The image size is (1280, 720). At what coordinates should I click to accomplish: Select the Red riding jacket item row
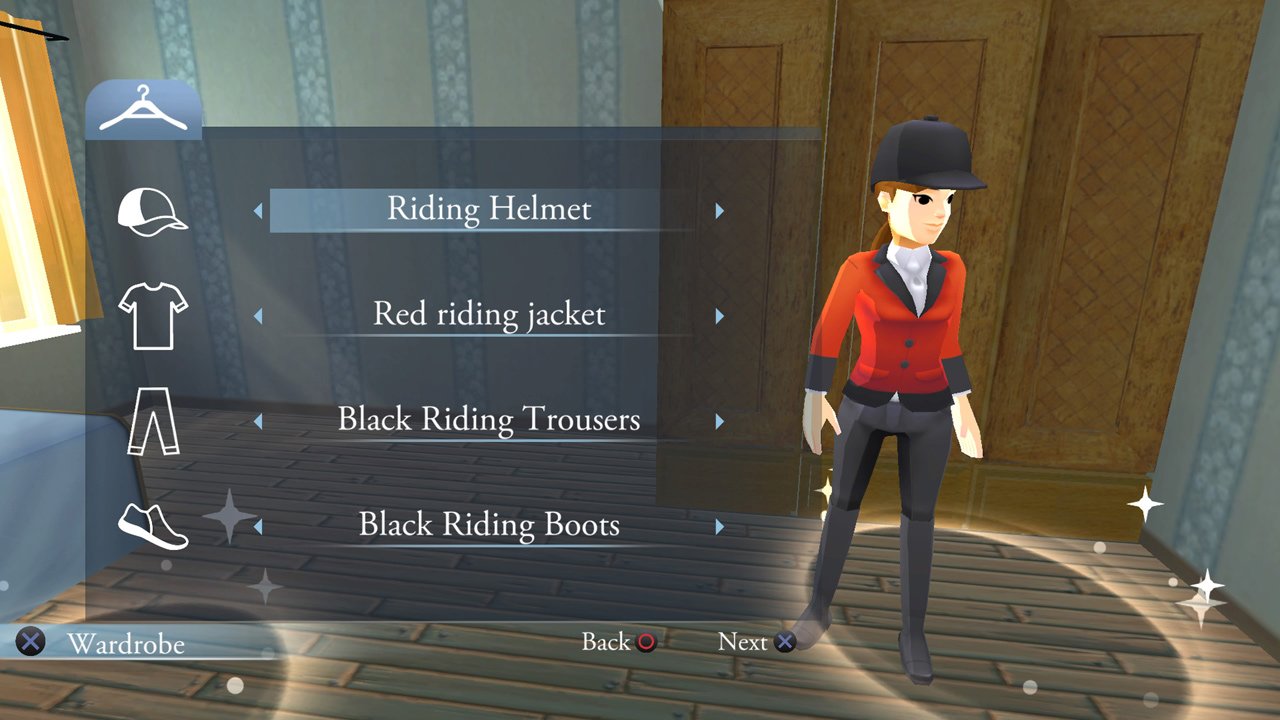pyautogui.click(x=489, y=315)
